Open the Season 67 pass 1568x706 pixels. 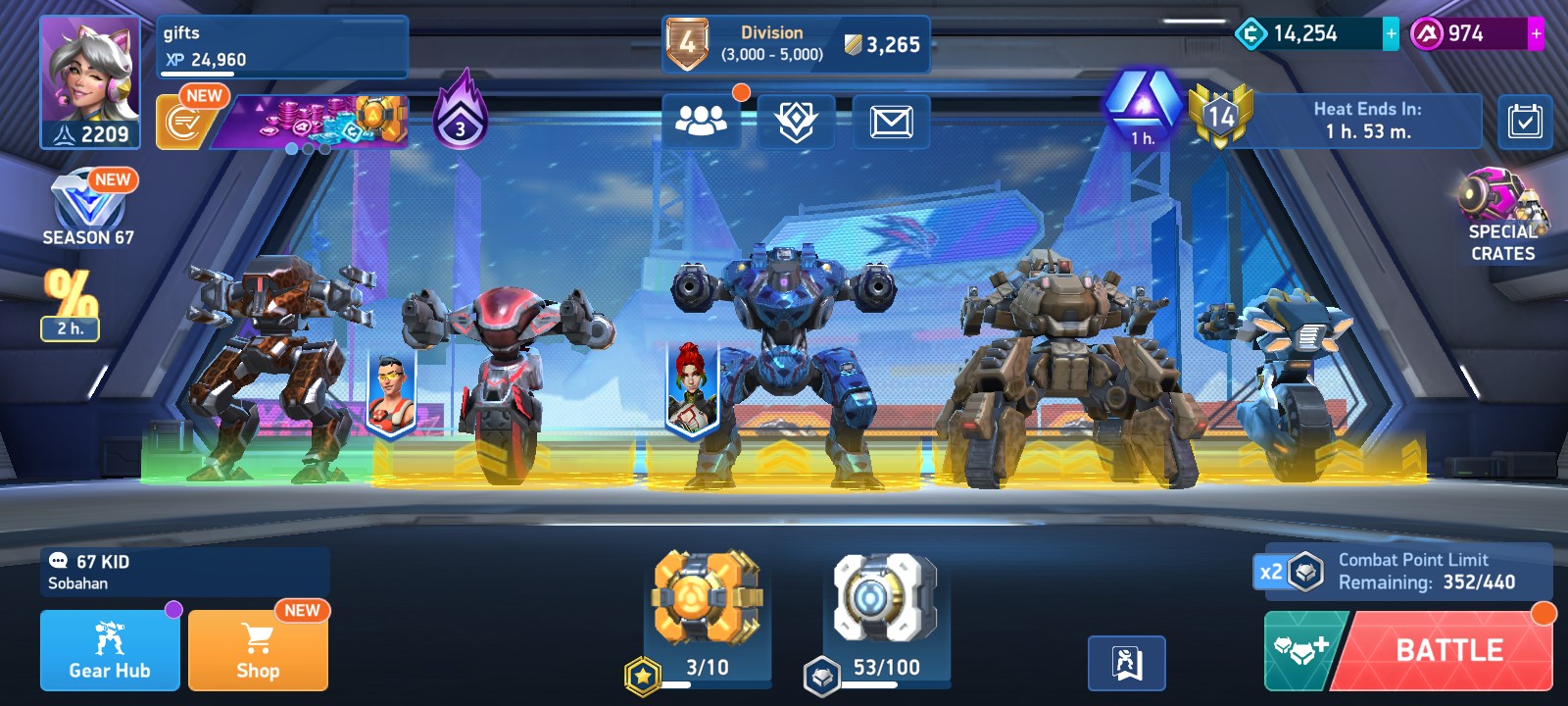click(x=88, y=209)
